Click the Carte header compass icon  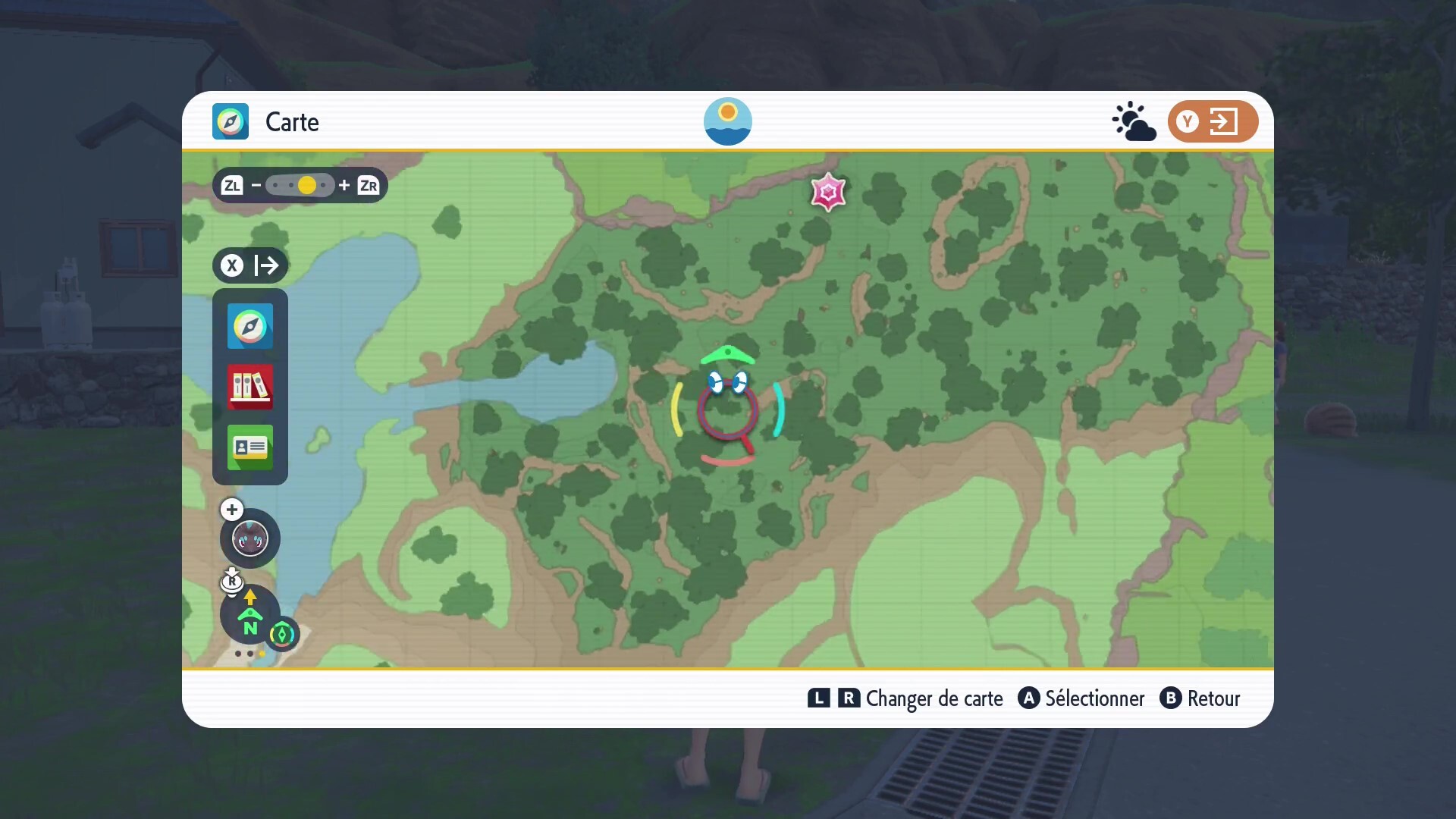pos(230,121)
